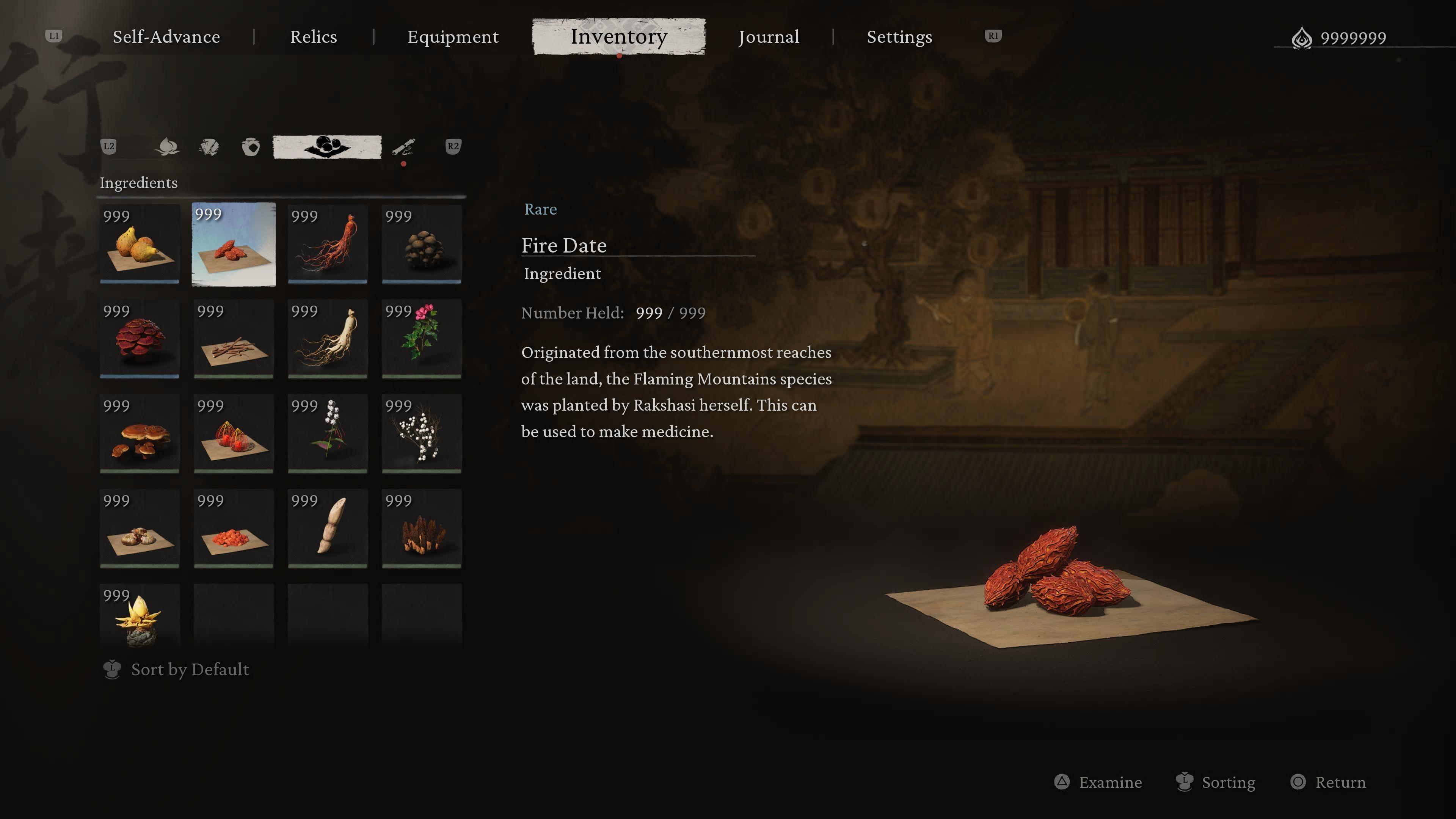Select the Fire Date ingredient slot
The height and width of the screenshot is (819, 1456).
[234, 244]
